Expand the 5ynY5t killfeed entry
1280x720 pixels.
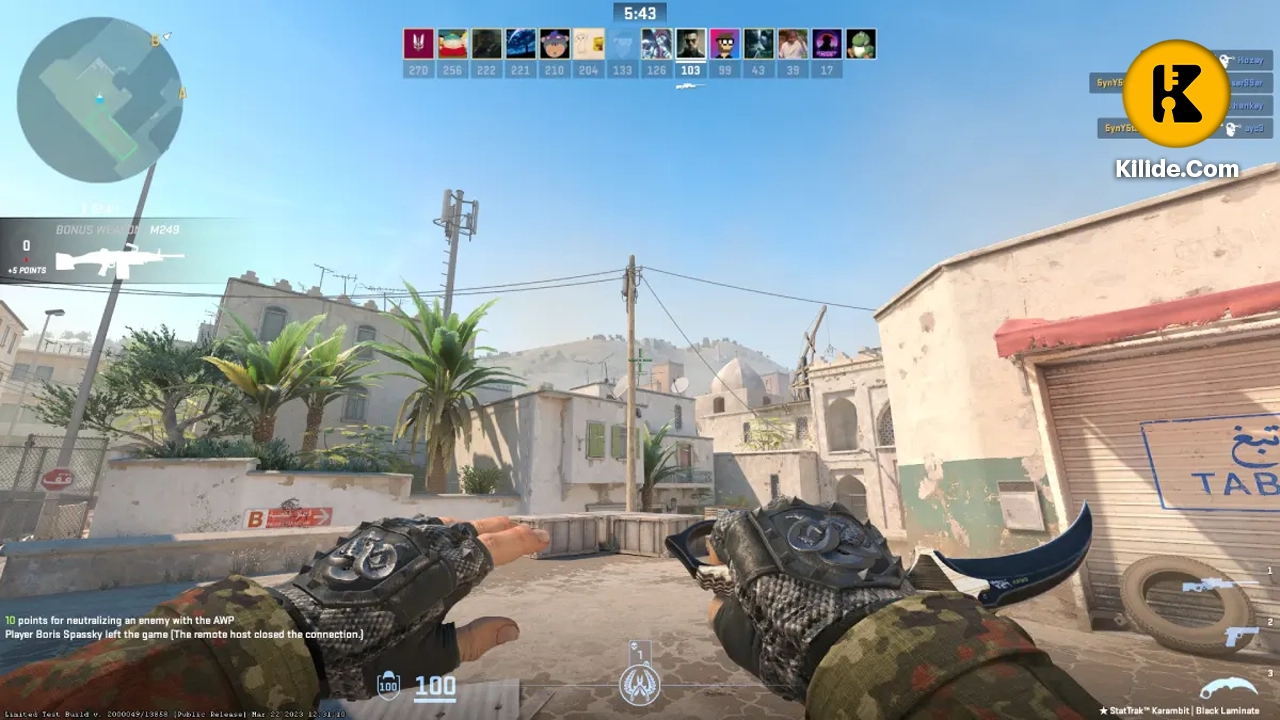(1106, 83)
